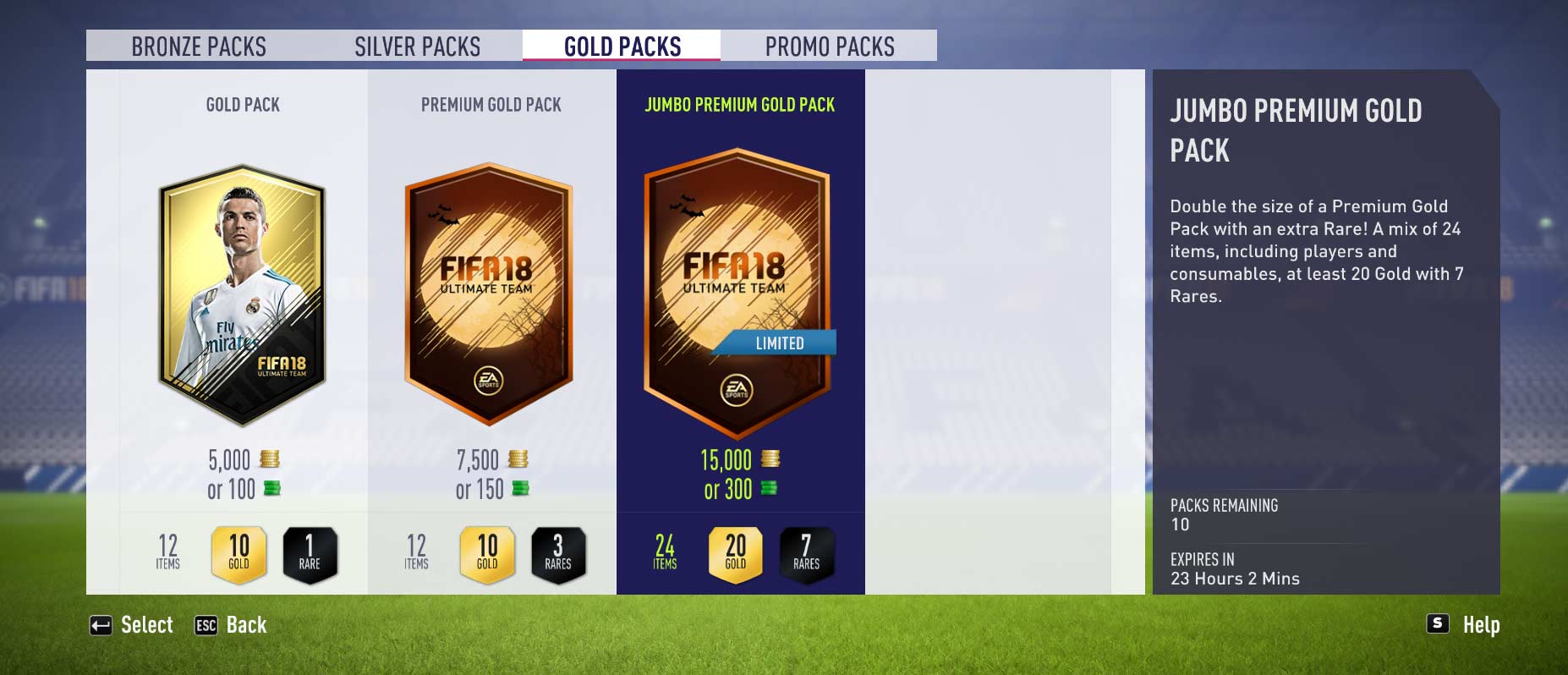1568x675 pixels.
Task: Click the green points icon next to 300
Action: click(x=770, y=489)
